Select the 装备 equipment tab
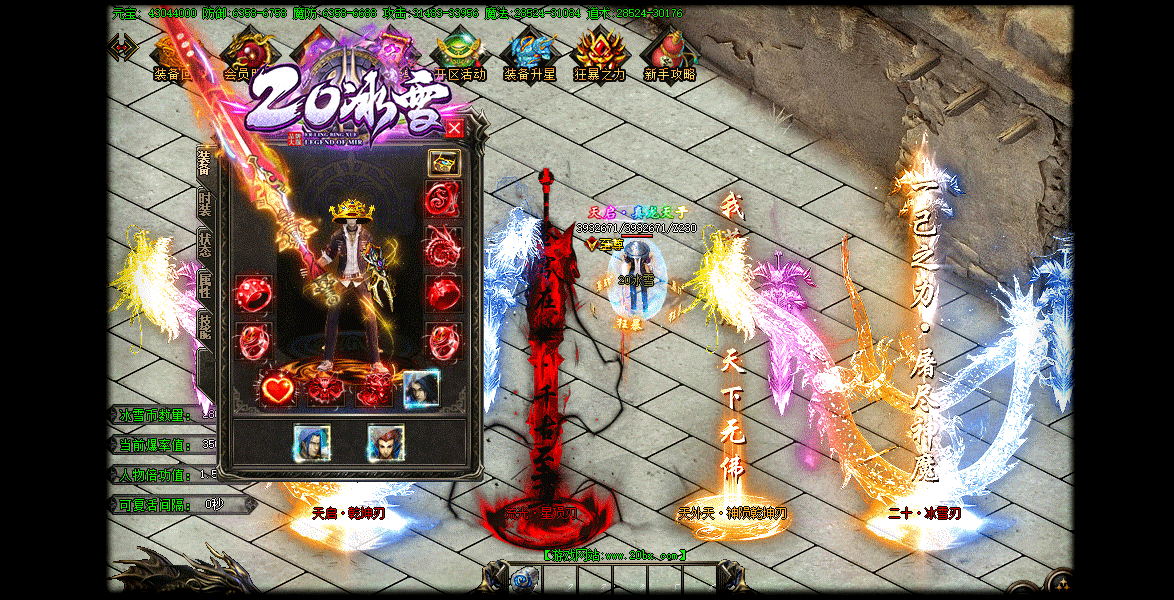This screenshot has width=1174, height=600. pyautogui.click(x=205, y=163)
